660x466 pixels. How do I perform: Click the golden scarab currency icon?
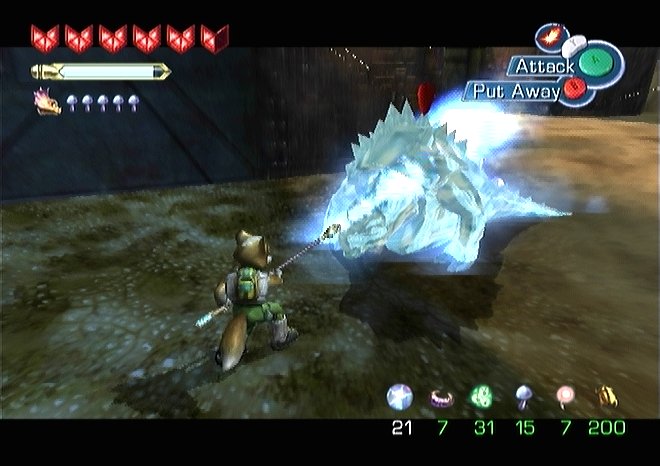point(606,397)
